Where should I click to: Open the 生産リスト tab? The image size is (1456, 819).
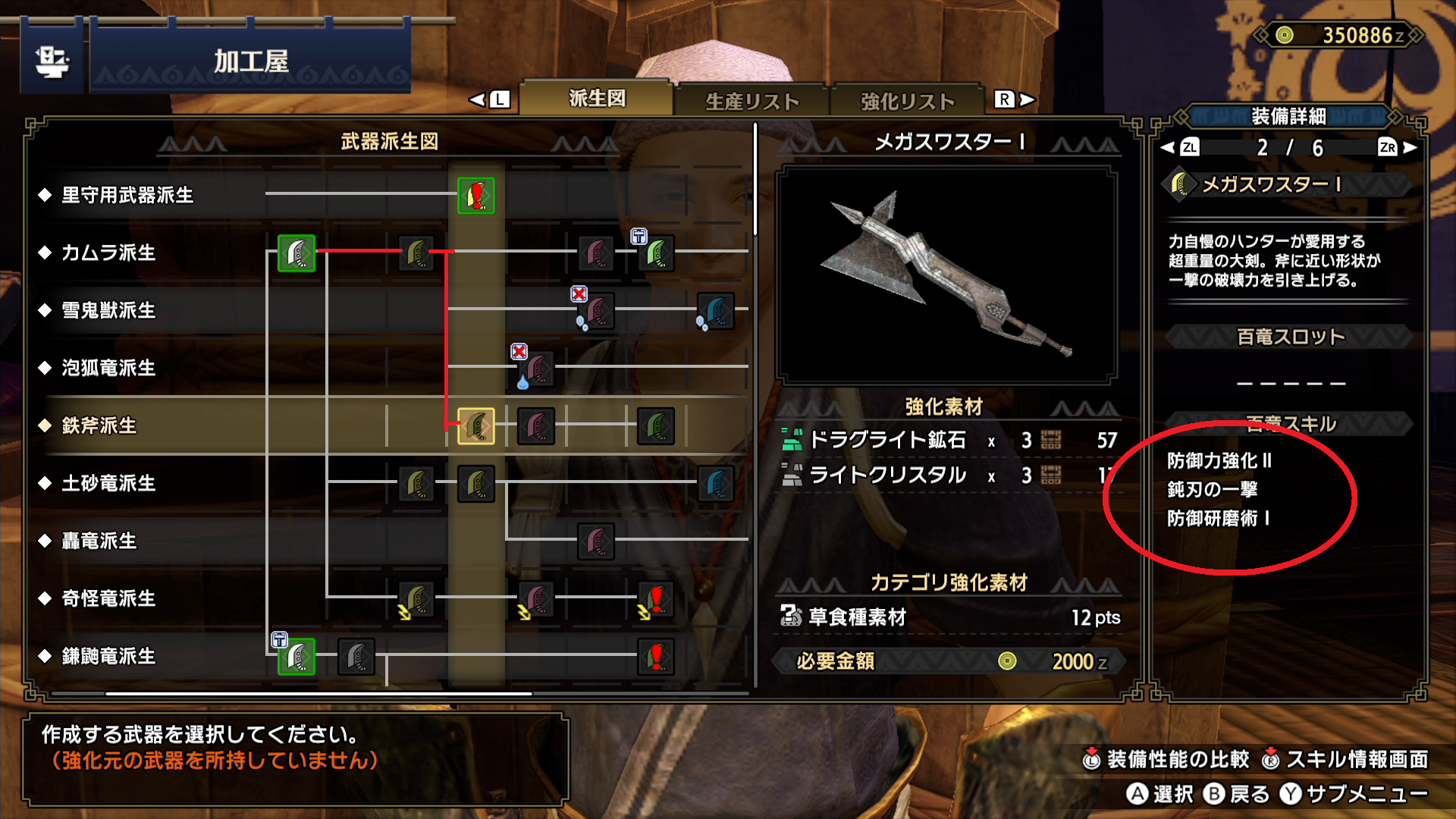click(752, 101)
